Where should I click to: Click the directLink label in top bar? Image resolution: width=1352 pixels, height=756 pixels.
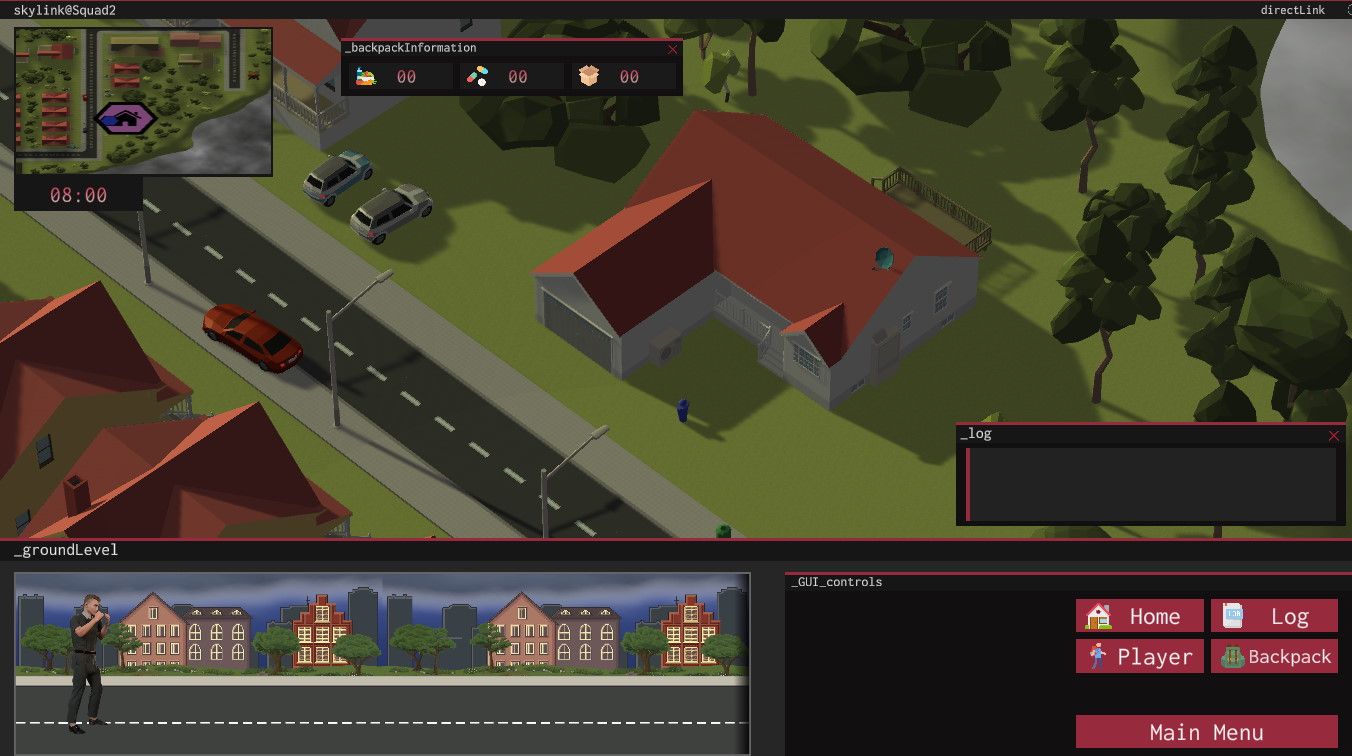pyautogui.click(x=1293, y=10)
